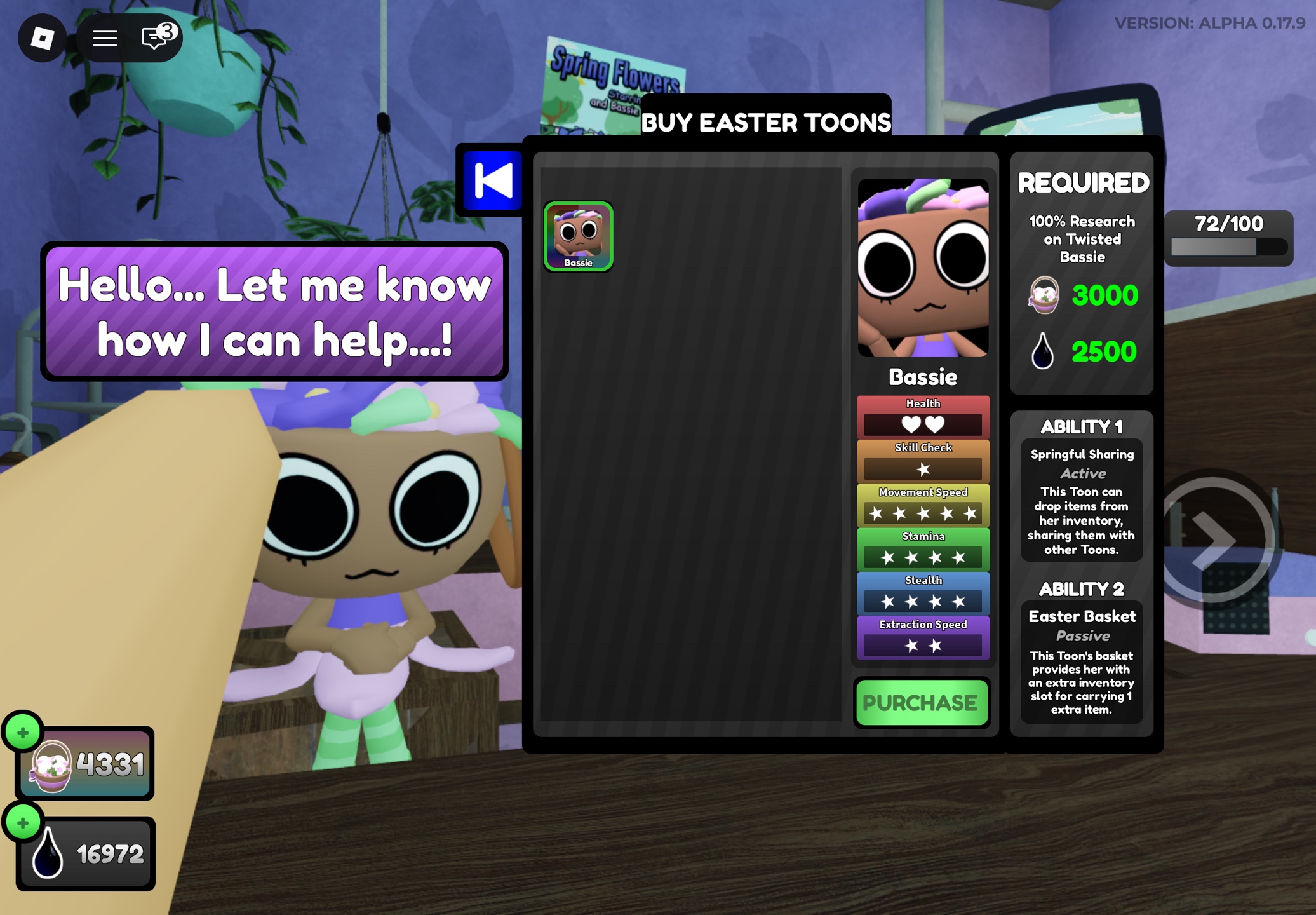Go back with the blue arrow button

click(492, 180)
